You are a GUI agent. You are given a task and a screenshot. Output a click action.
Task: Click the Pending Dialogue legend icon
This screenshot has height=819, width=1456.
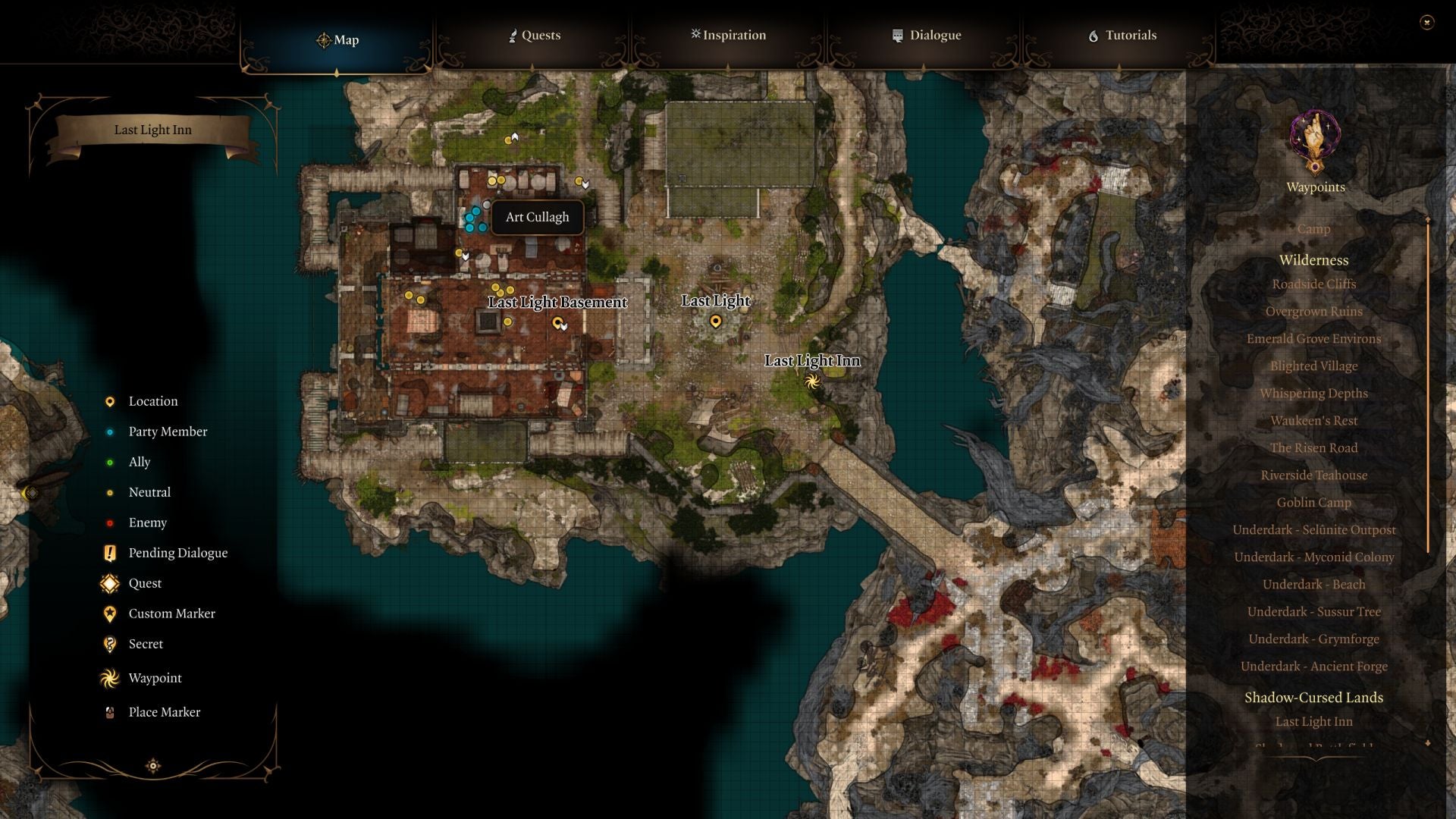pos(109,553)
